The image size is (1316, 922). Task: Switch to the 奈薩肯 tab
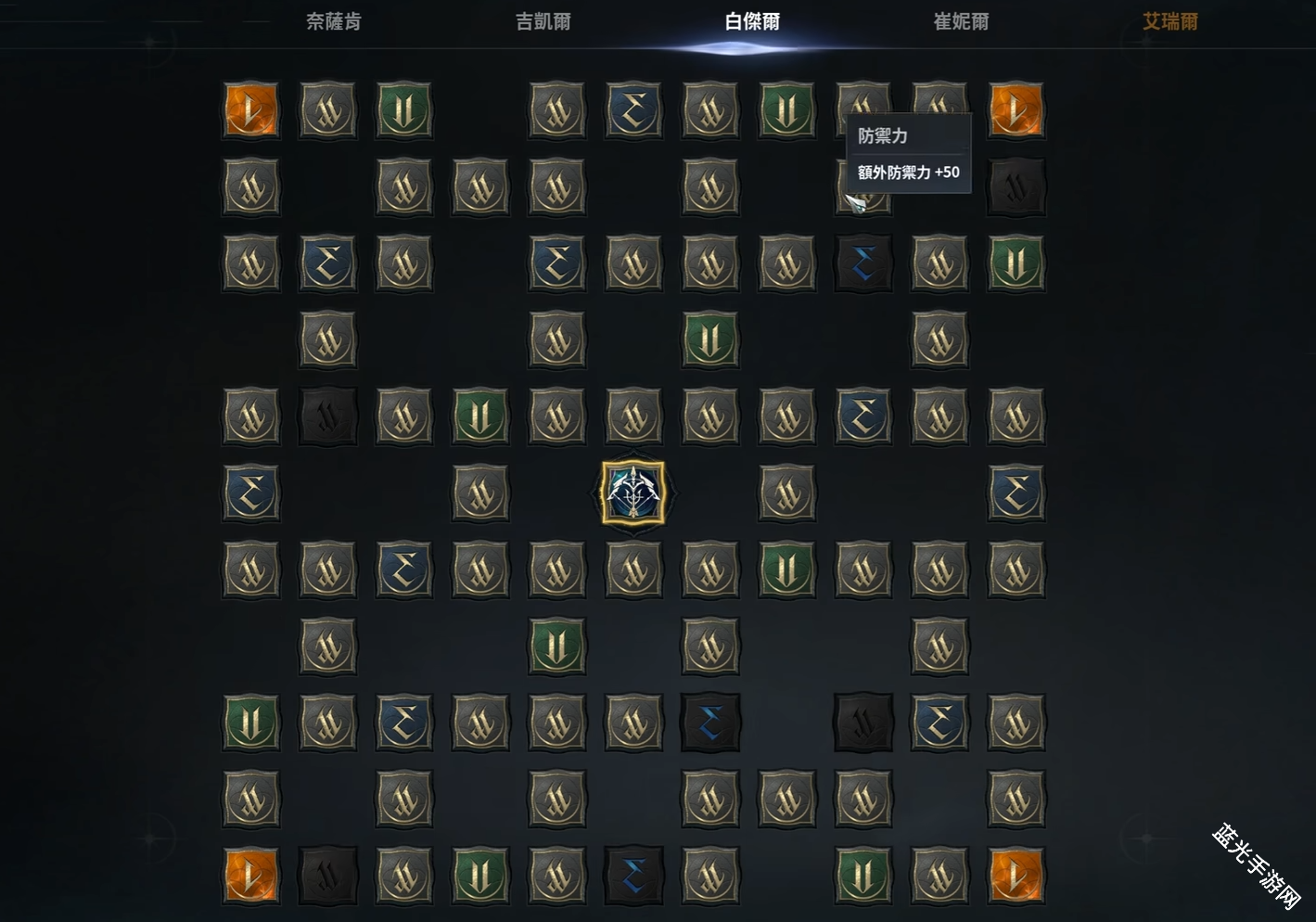(333, 21)
